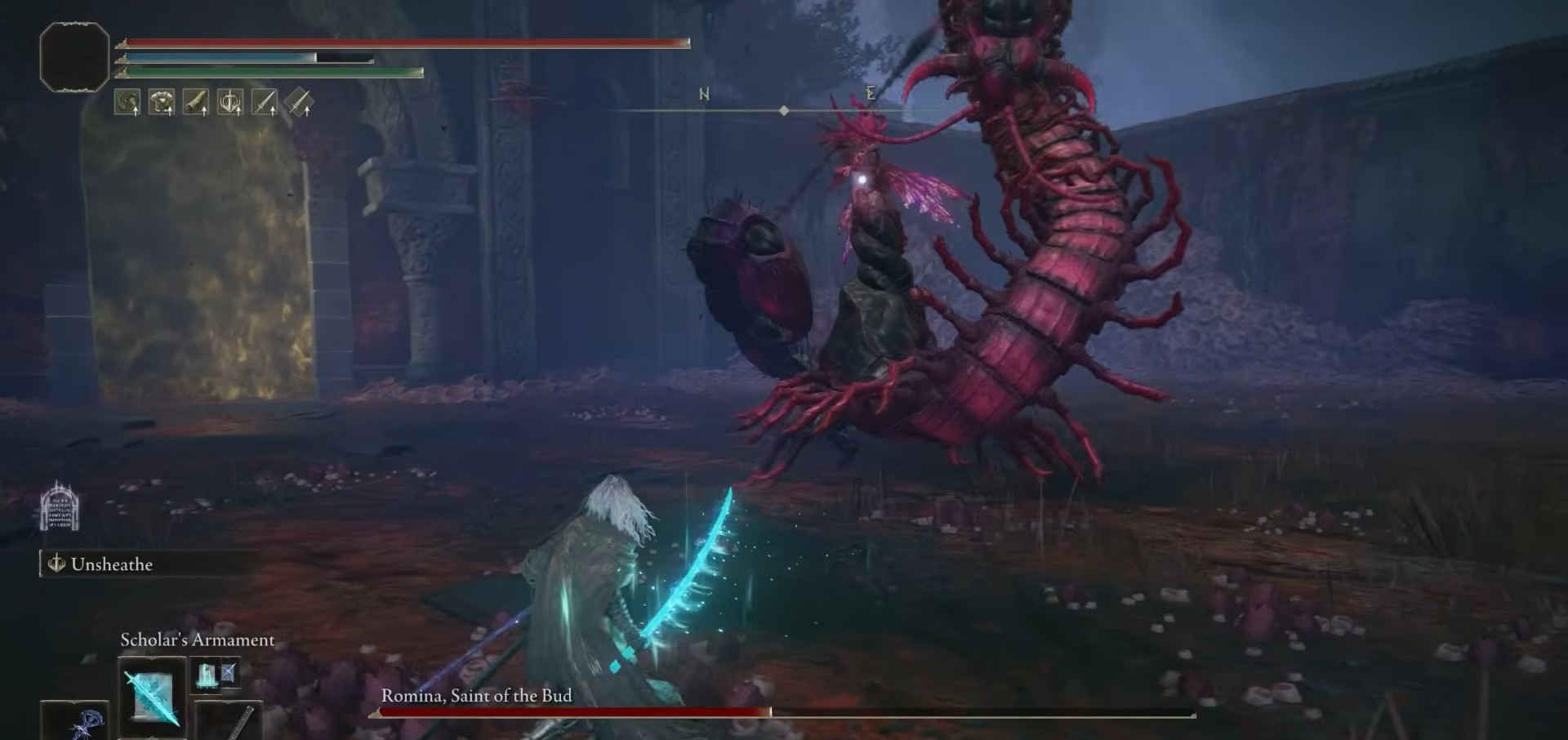Select the Scholar's Armament spell slot

152,696
